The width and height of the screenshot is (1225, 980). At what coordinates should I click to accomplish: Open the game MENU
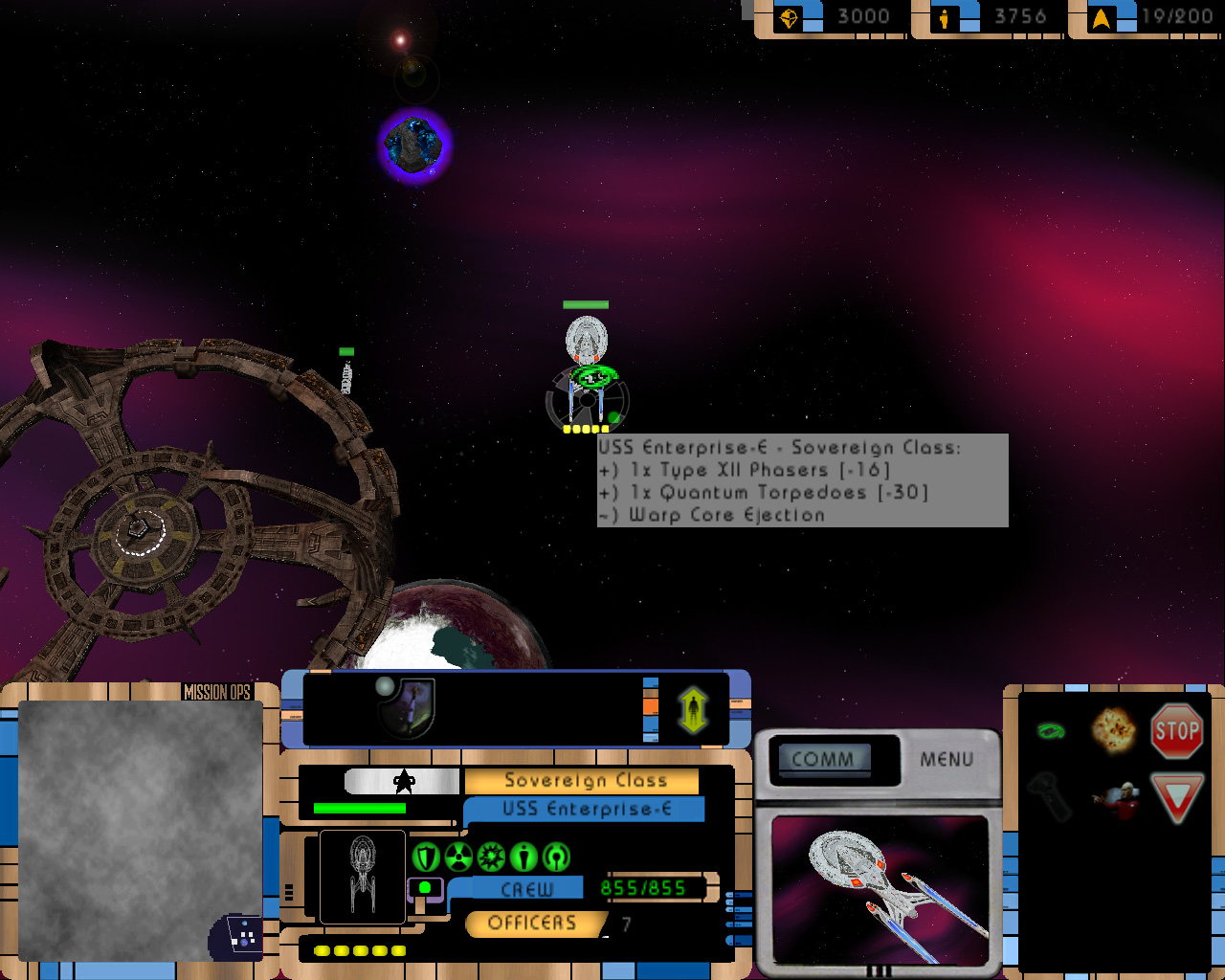(x=947, y=759)
